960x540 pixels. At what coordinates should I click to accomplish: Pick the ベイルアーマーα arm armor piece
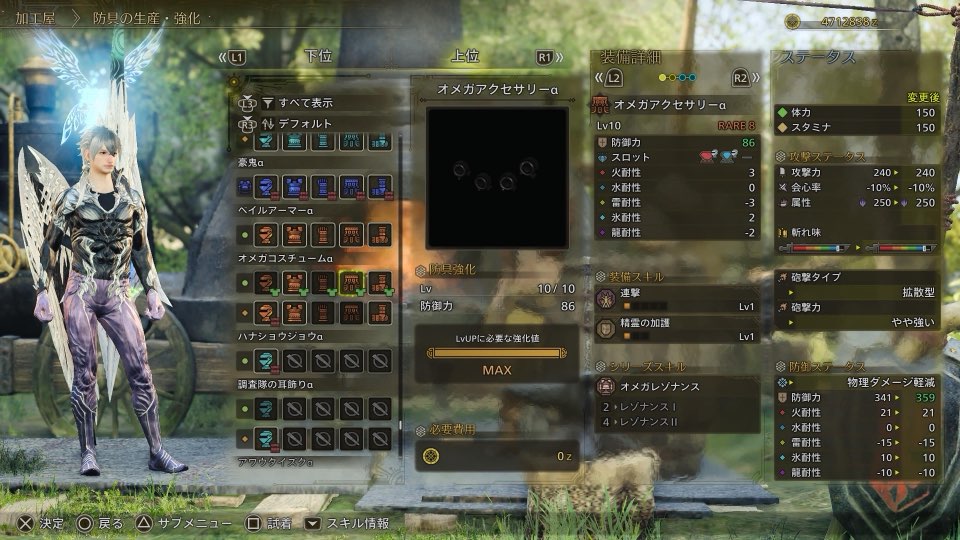point(322,234)
